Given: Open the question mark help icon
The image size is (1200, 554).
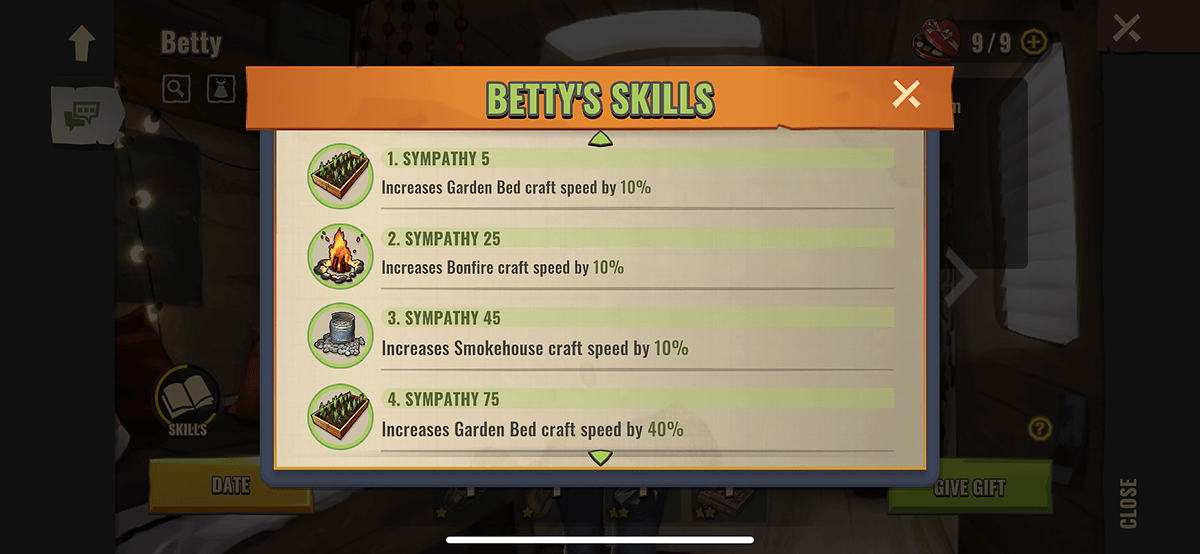Looking at the screenshot, I should coord(1040,429).
